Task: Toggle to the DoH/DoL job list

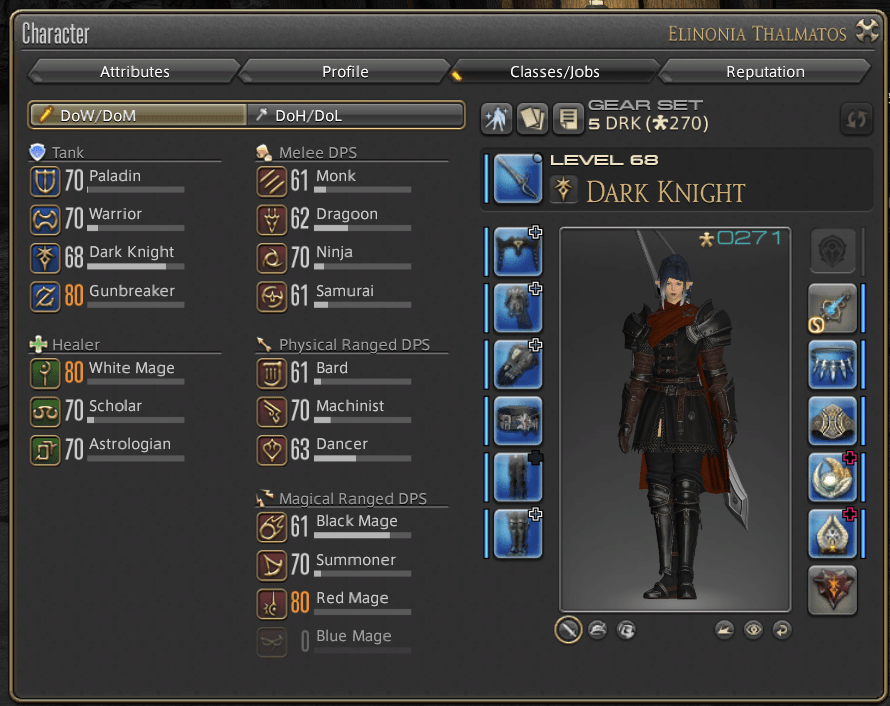Action: coord(355,115)
